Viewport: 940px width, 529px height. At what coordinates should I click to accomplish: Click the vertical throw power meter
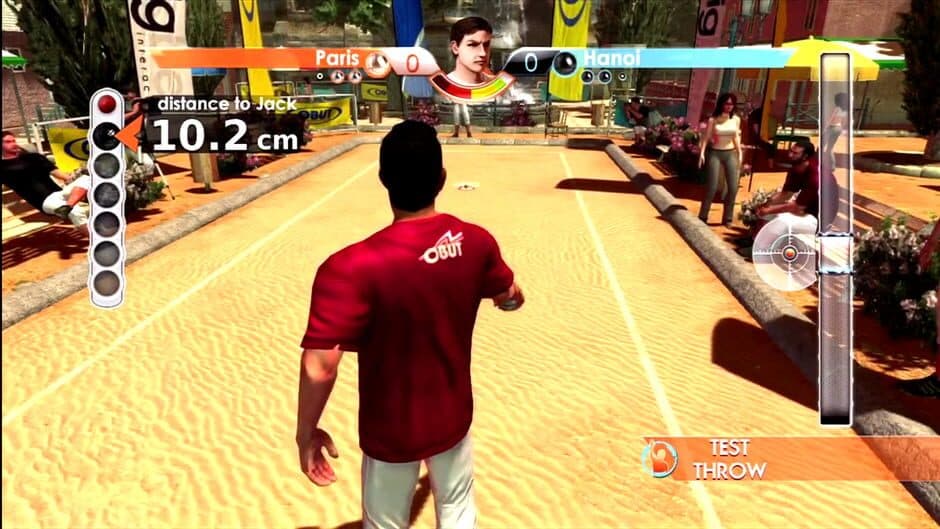tap(834, 240)
